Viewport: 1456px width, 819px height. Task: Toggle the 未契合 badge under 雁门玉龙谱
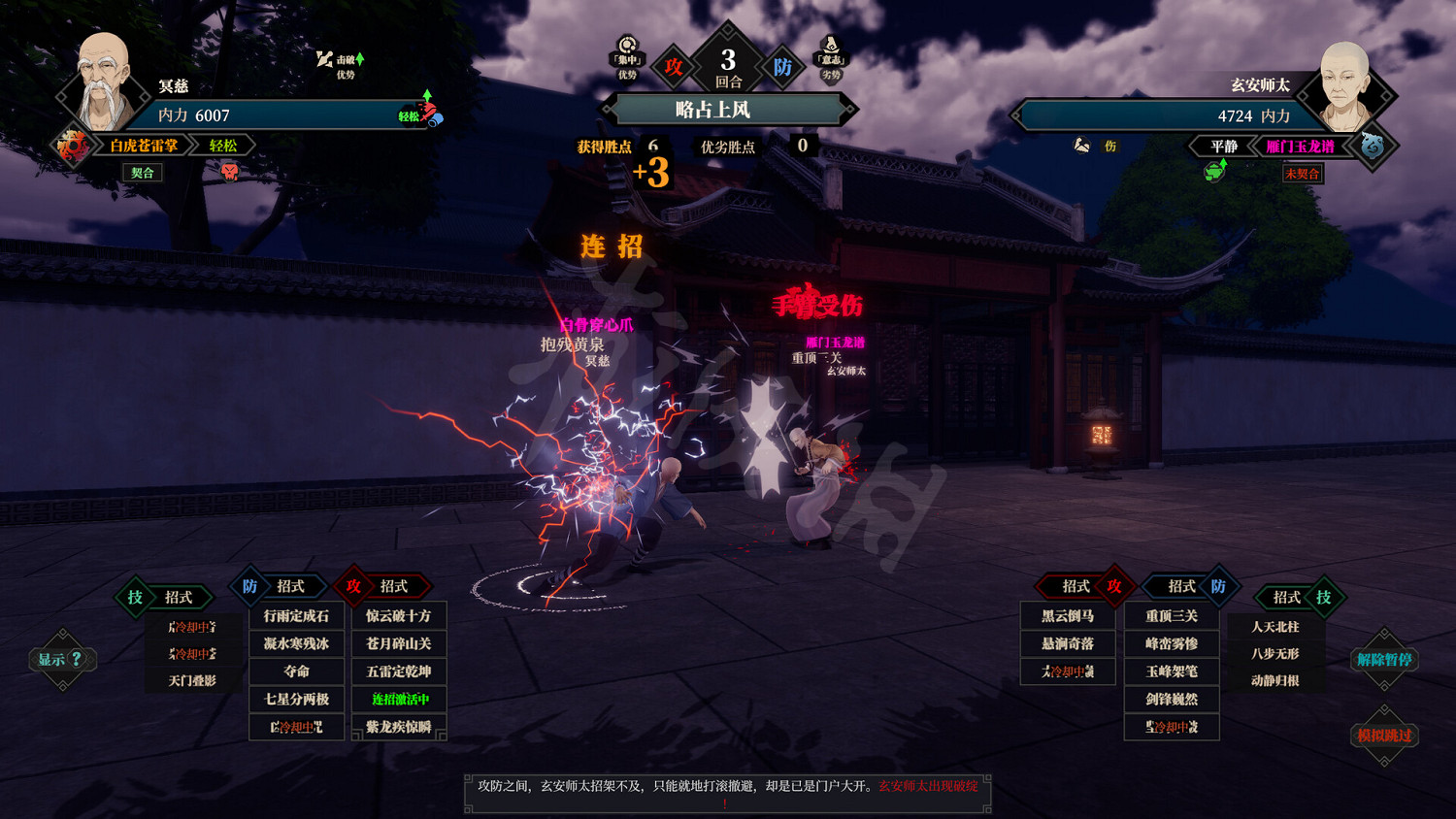click(x=1301, y=175)
